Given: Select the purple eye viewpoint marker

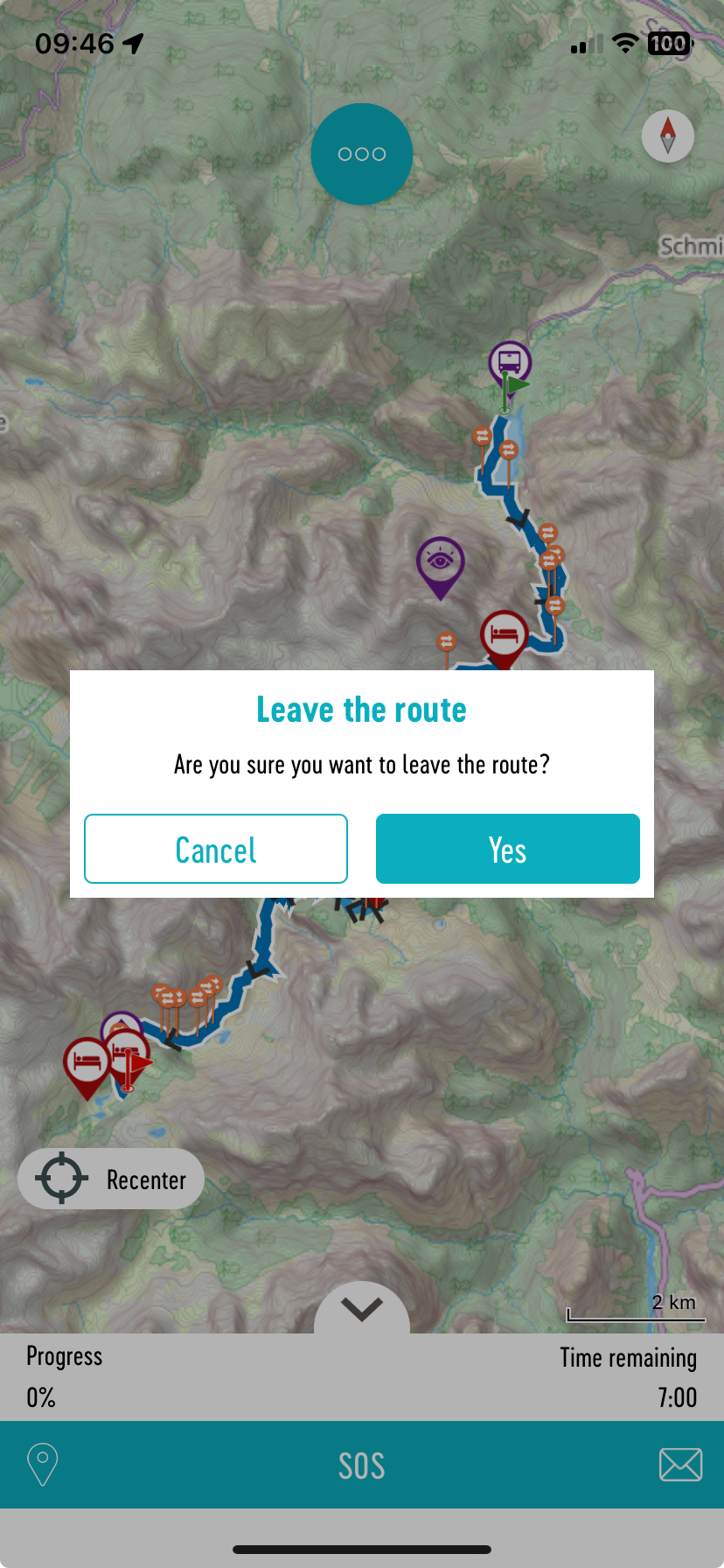Looking at the screenshot, I should [x=440, y=560].
